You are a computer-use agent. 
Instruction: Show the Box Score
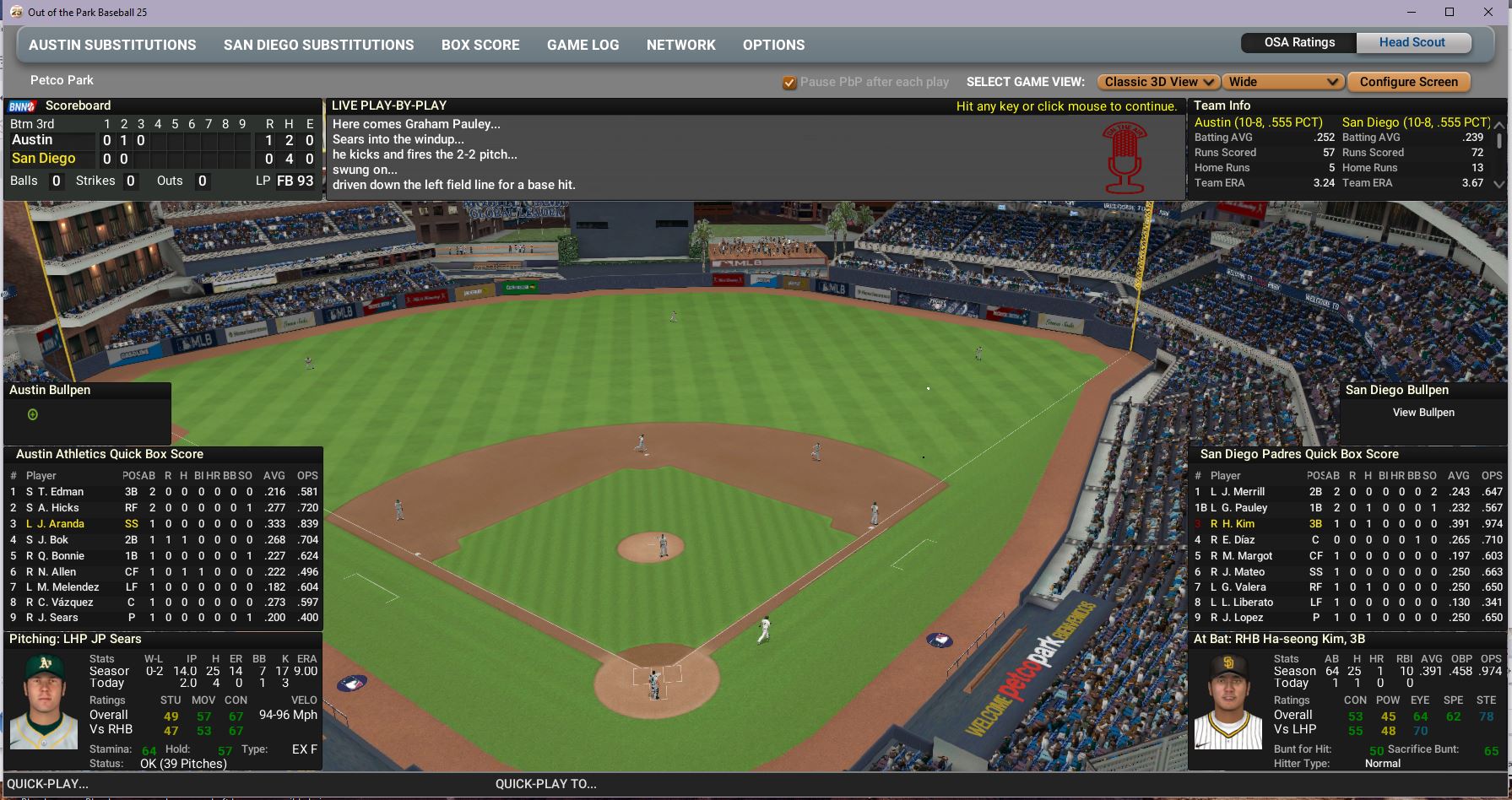point(480,45)
